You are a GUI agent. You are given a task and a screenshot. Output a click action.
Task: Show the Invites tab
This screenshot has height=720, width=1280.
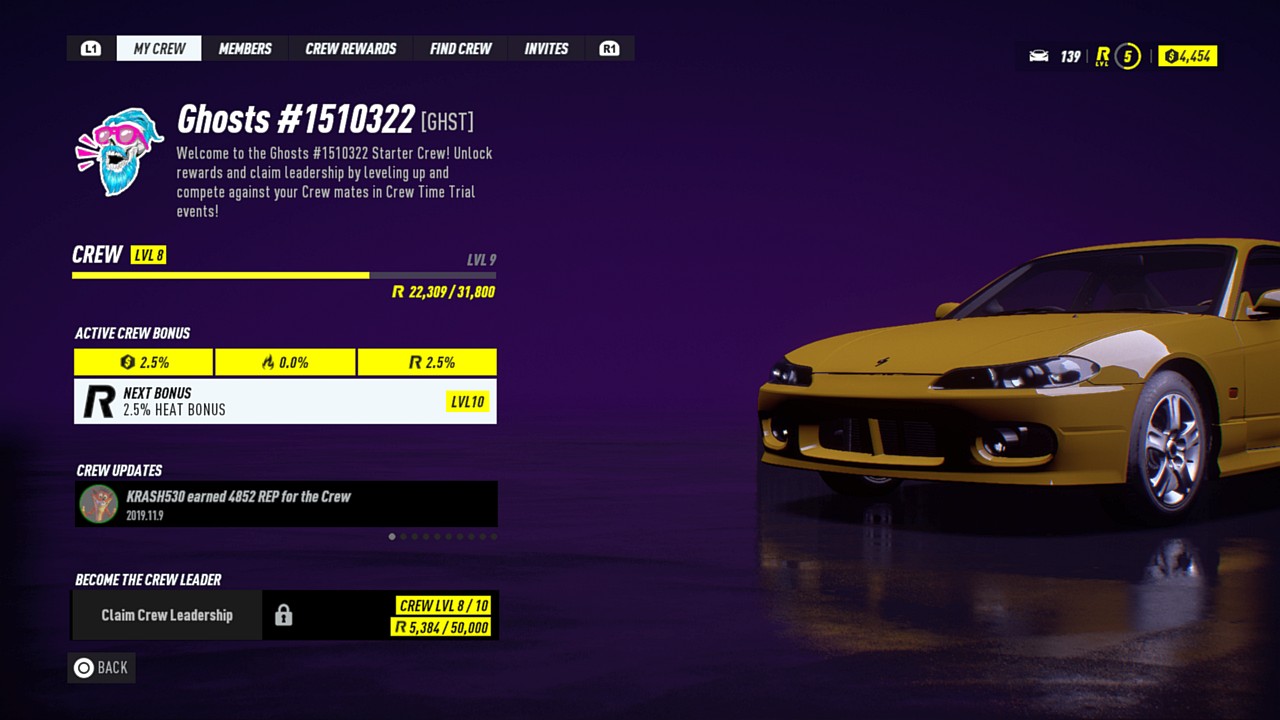[546, 48]
